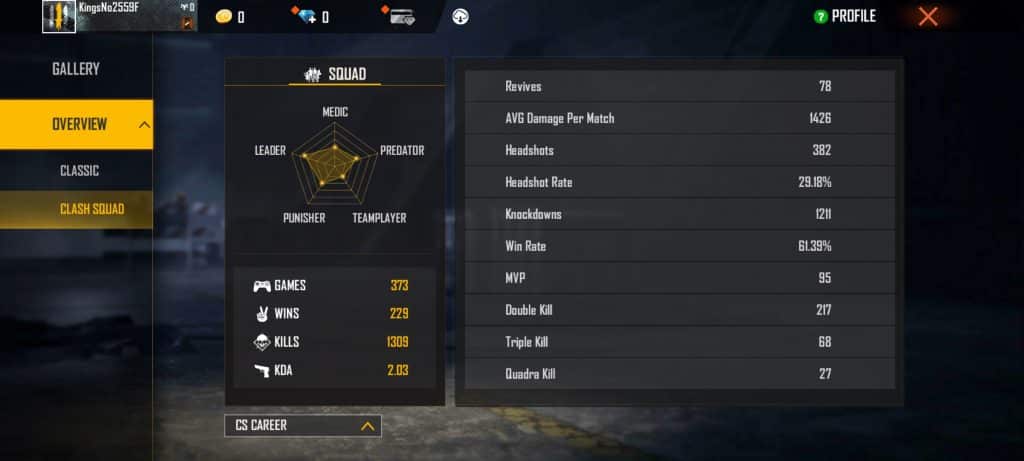Close the profile screen with the X
The height and width of the screenshot is (461, 1024).
click(x=928, y=16)
